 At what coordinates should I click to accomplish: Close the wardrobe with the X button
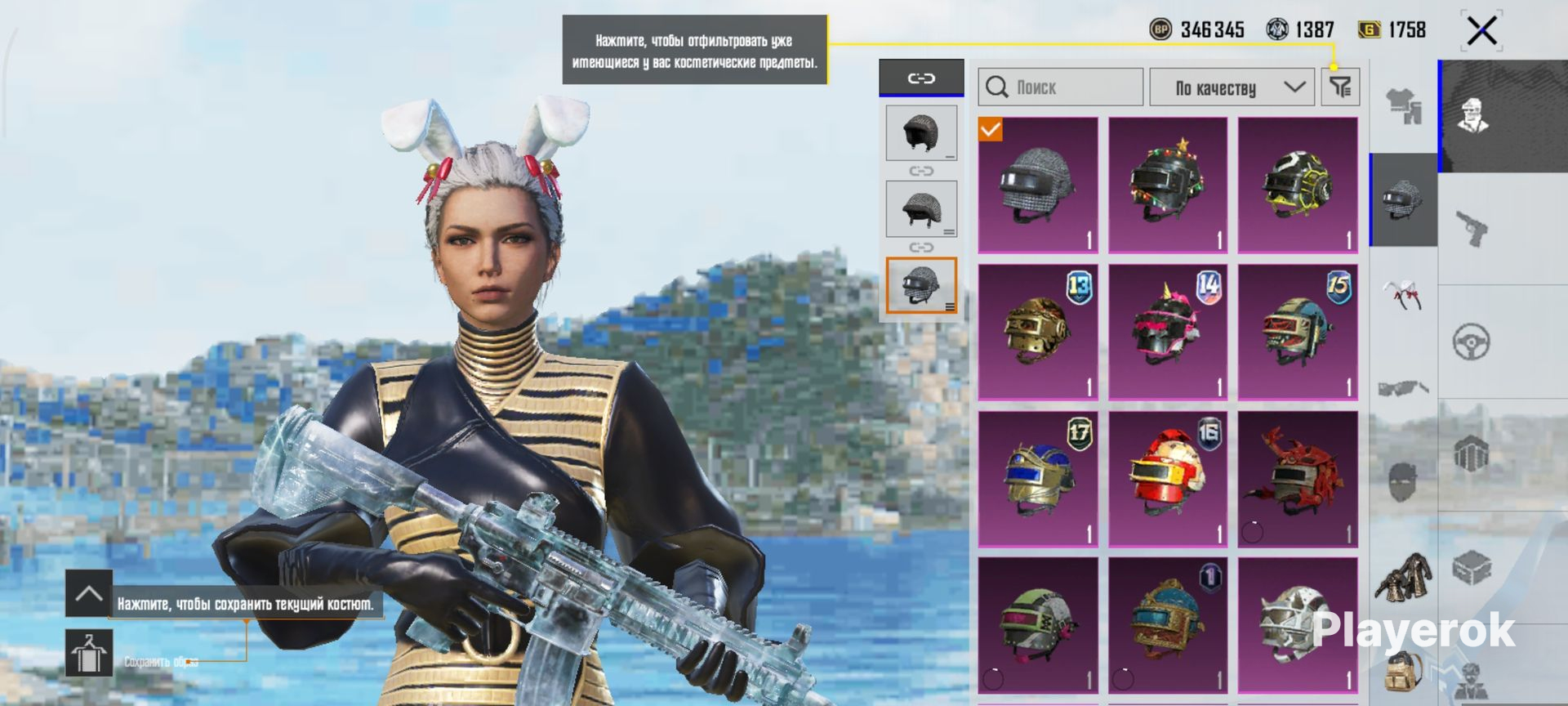pos(1481,32)
